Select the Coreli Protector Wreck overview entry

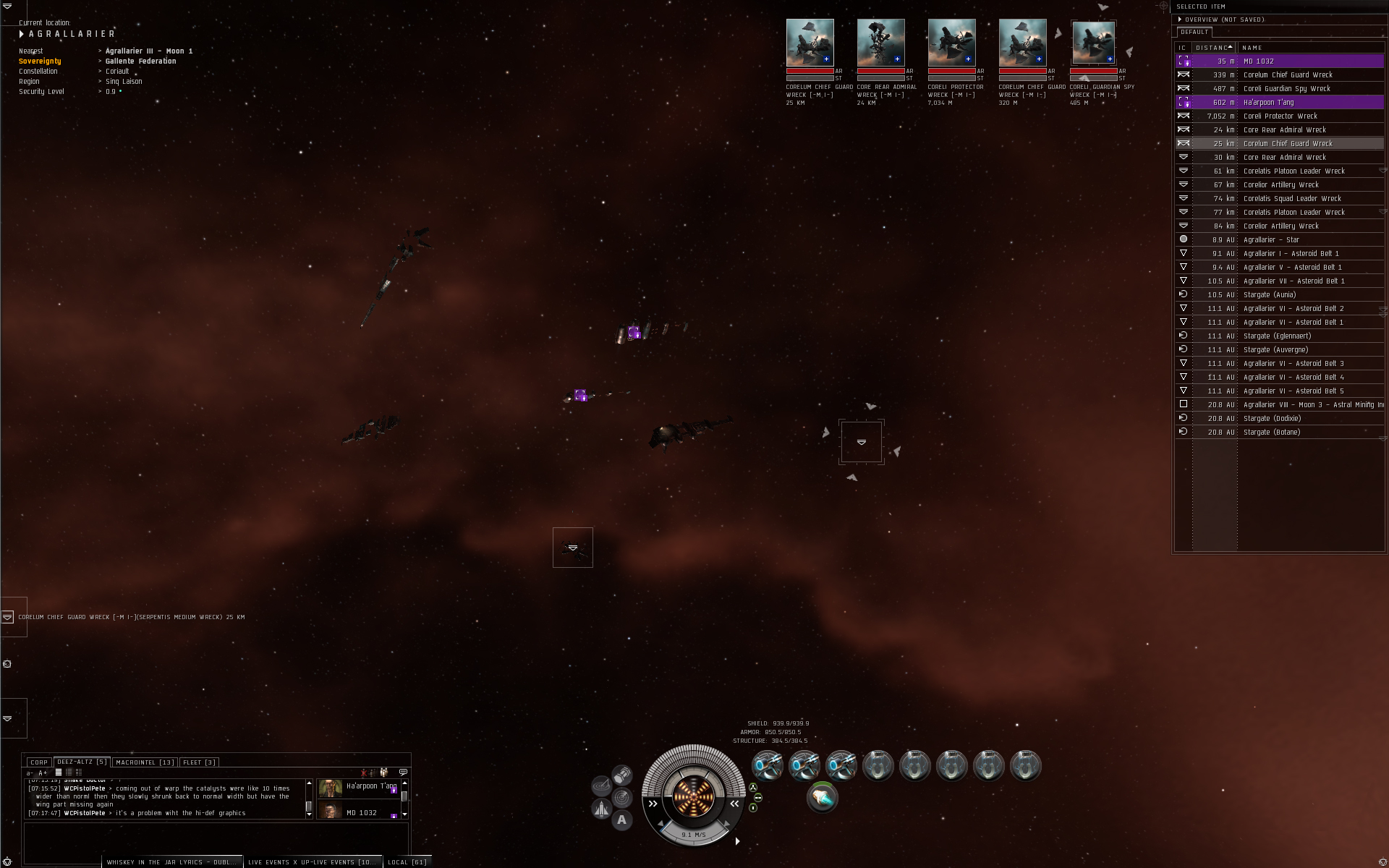pos(1279,116)
